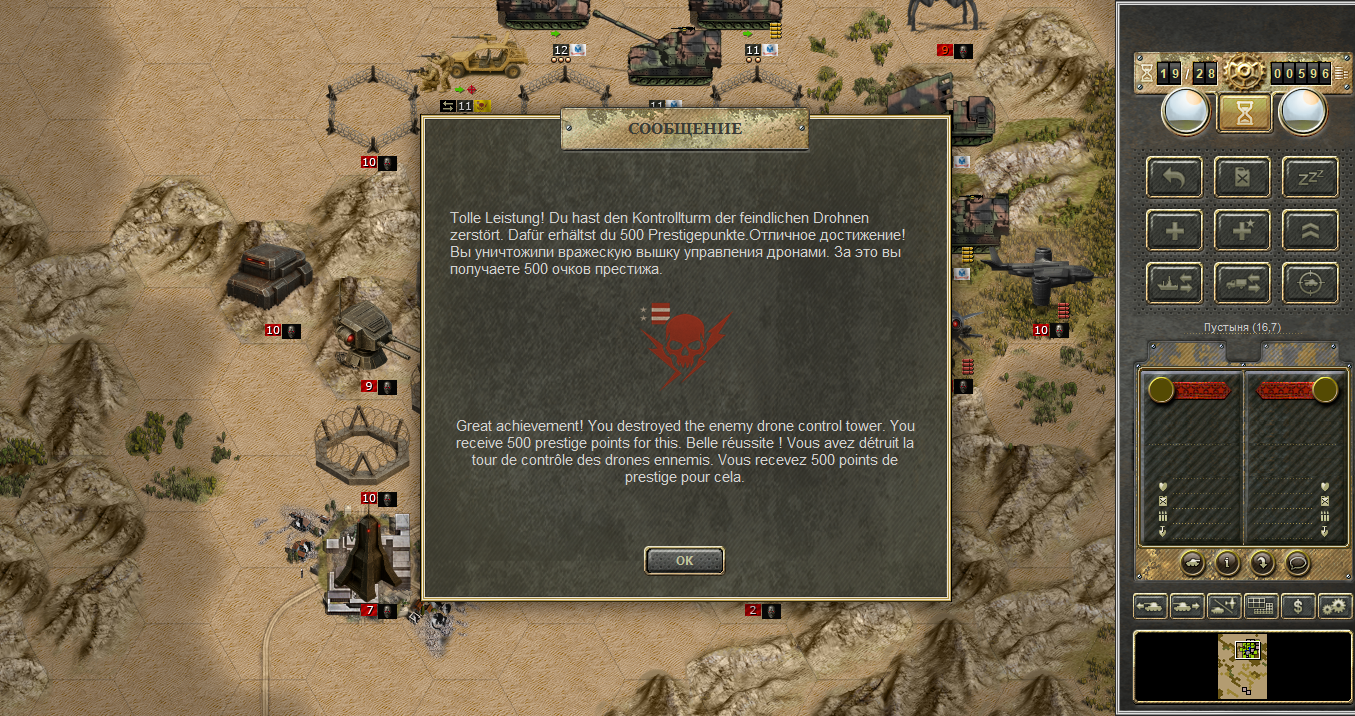
Task: Toggle truck transport mount button
Action: coord(1242,284)
